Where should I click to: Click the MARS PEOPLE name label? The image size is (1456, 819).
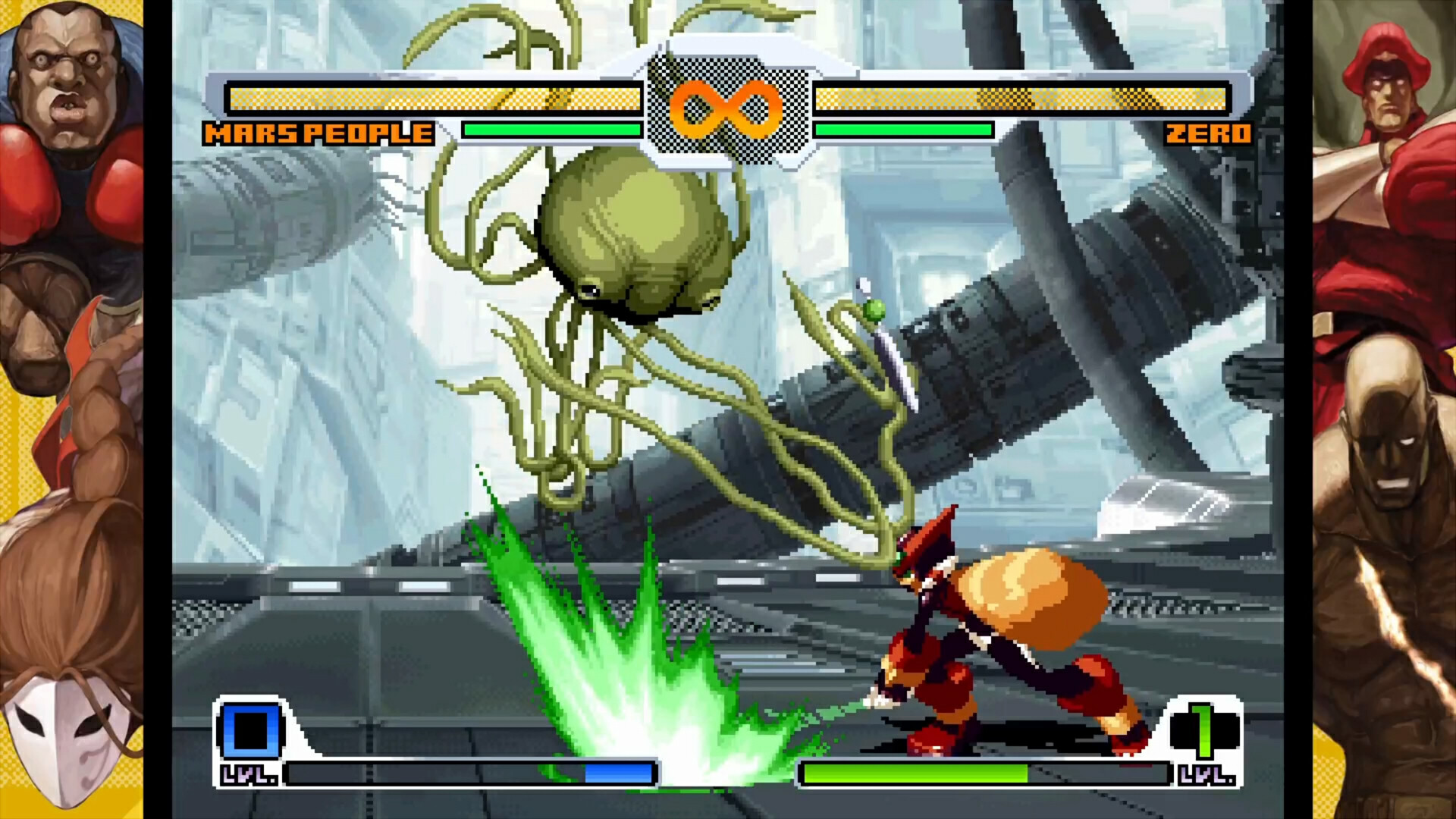pos(318,133)
